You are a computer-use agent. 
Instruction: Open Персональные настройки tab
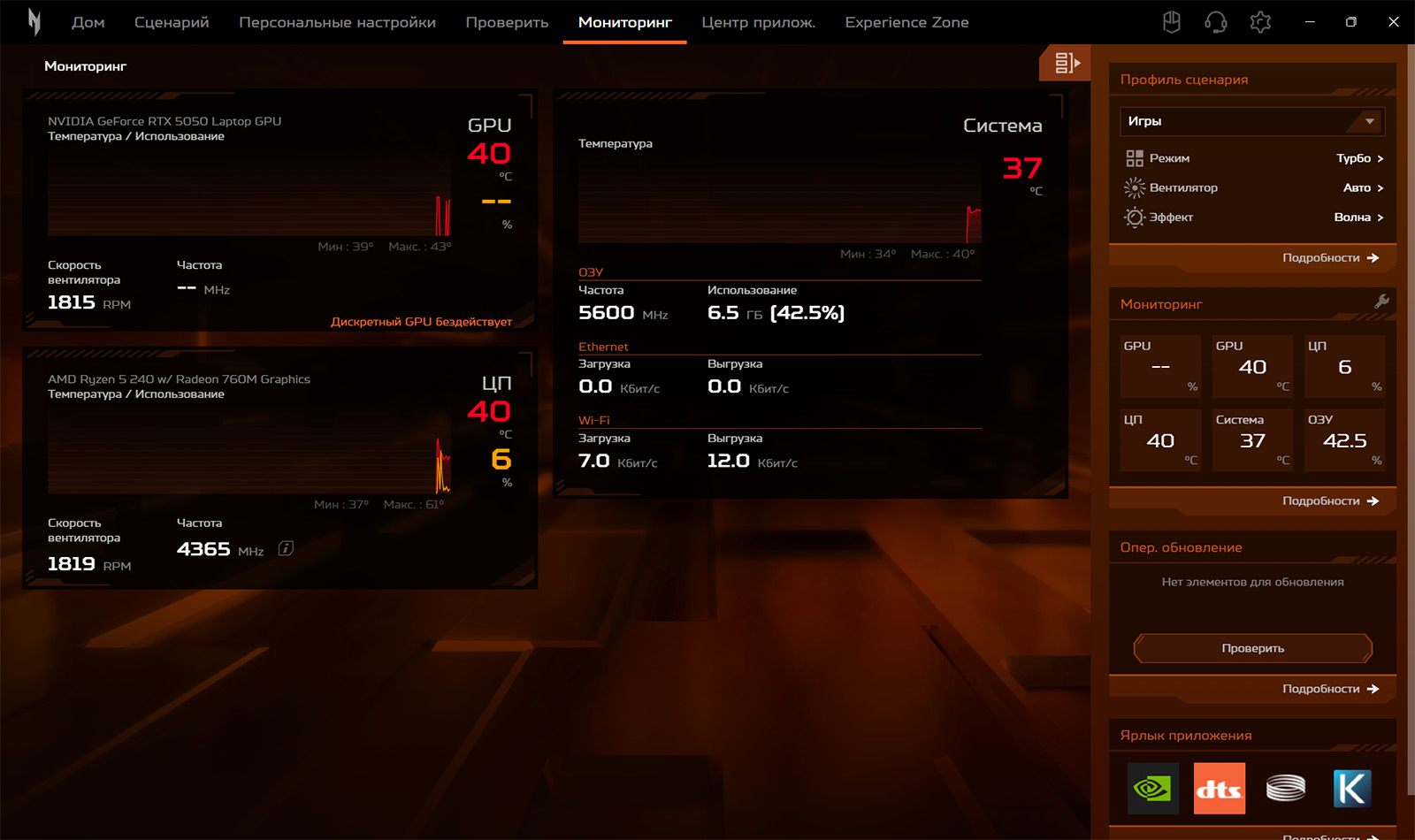click(x=337, y=22)
